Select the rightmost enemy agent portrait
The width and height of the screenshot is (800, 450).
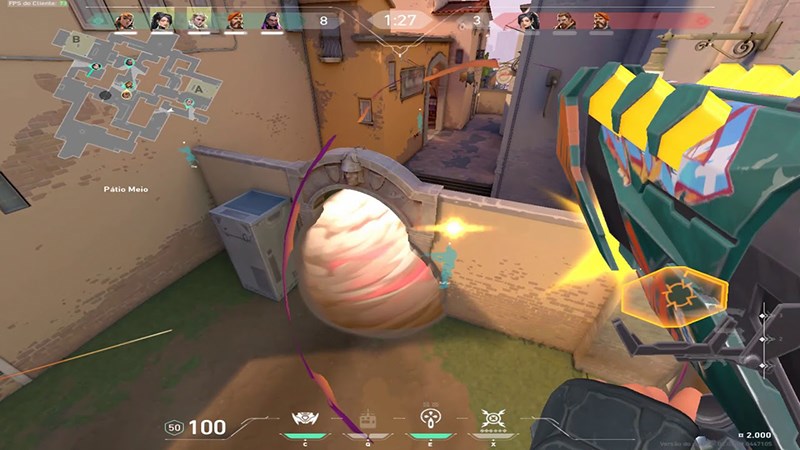pyautogui.click(x=602, y=20)
